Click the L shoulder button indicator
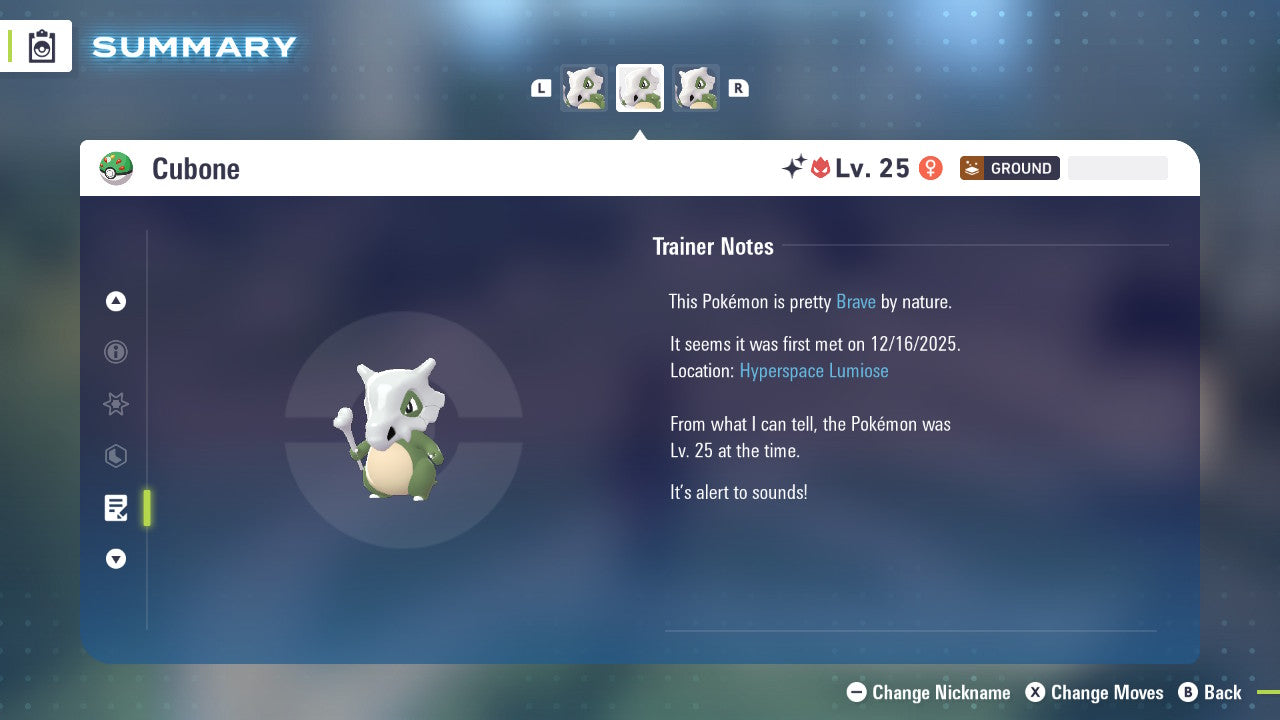1280x720 pixels. pyautogui.click(x=541, y=88)
